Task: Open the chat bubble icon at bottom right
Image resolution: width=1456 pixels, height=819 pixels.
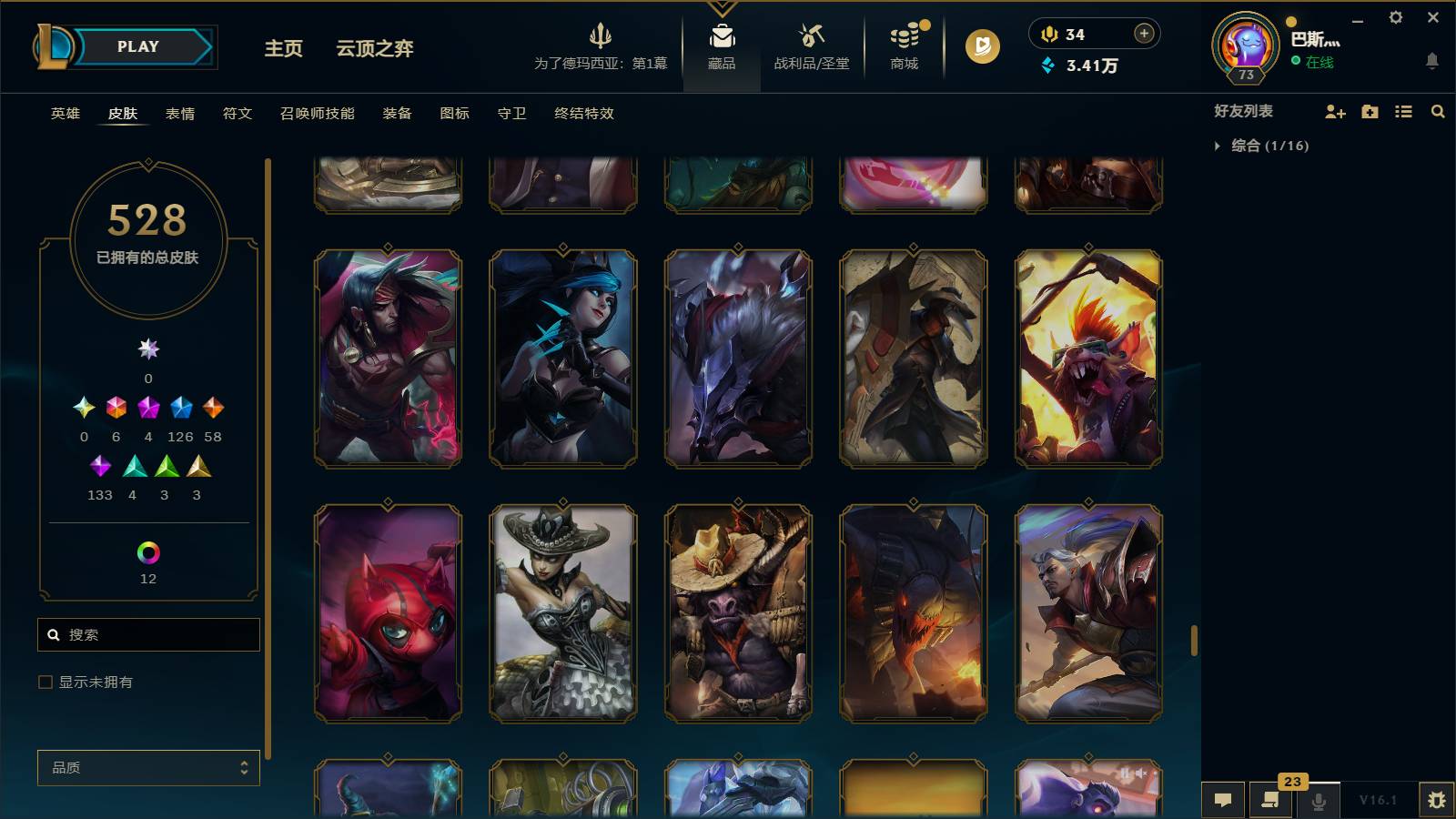Action: coord(1224,800)
